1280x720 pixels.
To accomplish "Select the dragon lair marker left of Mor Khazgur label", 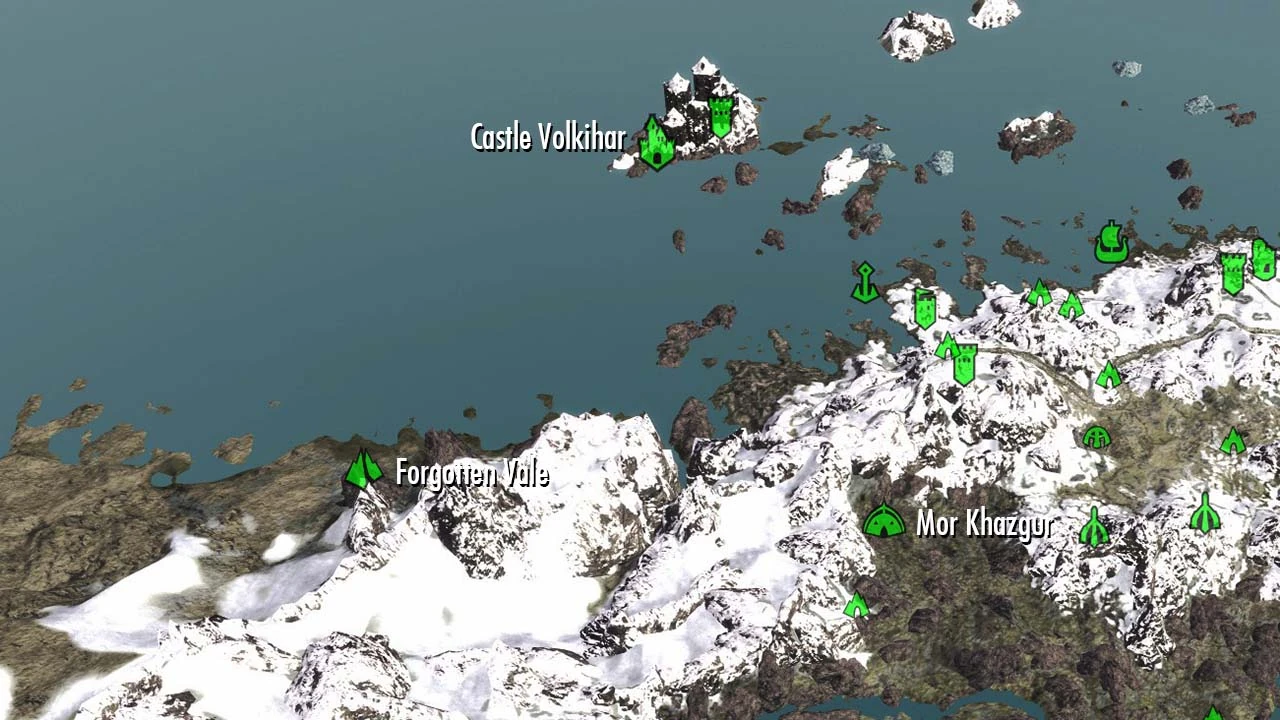I will point(1094,528).
